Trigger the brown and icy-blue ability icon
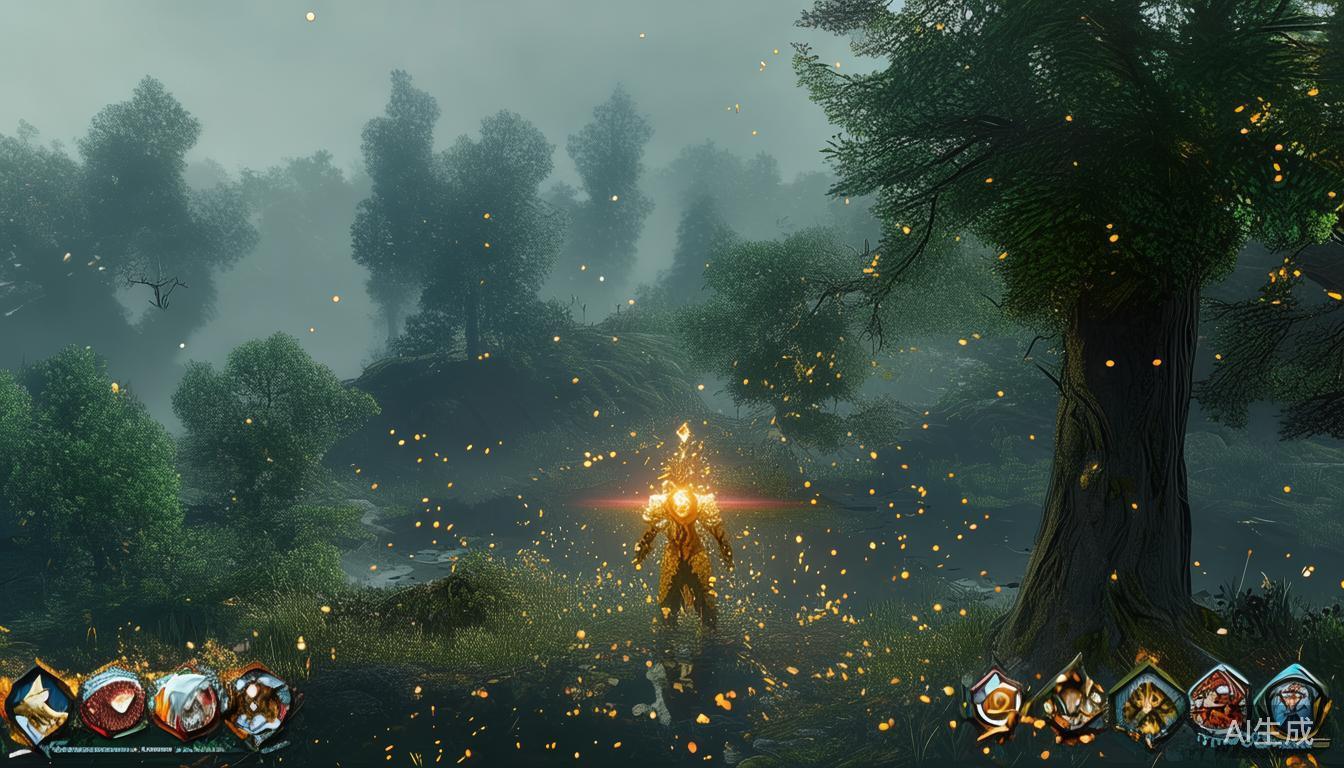 259,703
